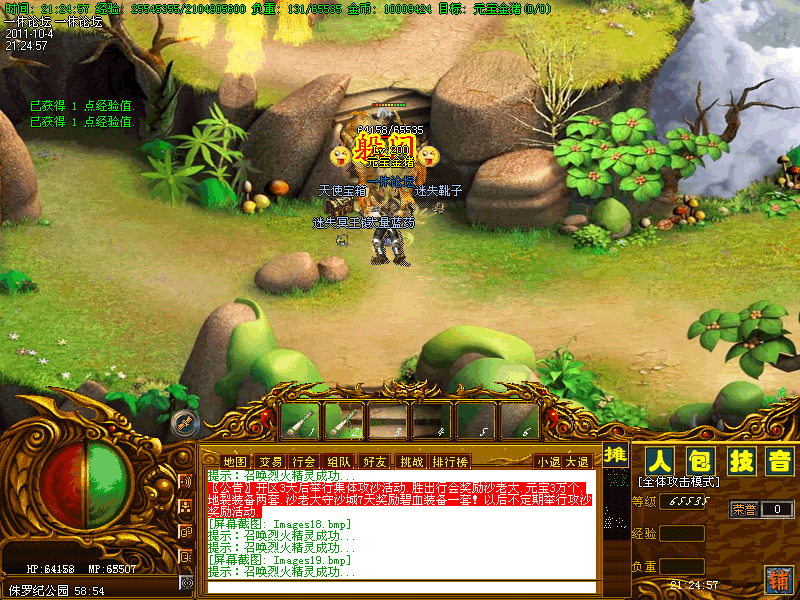Open the 交易 trade window
Image resolution: width=800 pixels, height=600 pixels.
[x=269, y=461]
